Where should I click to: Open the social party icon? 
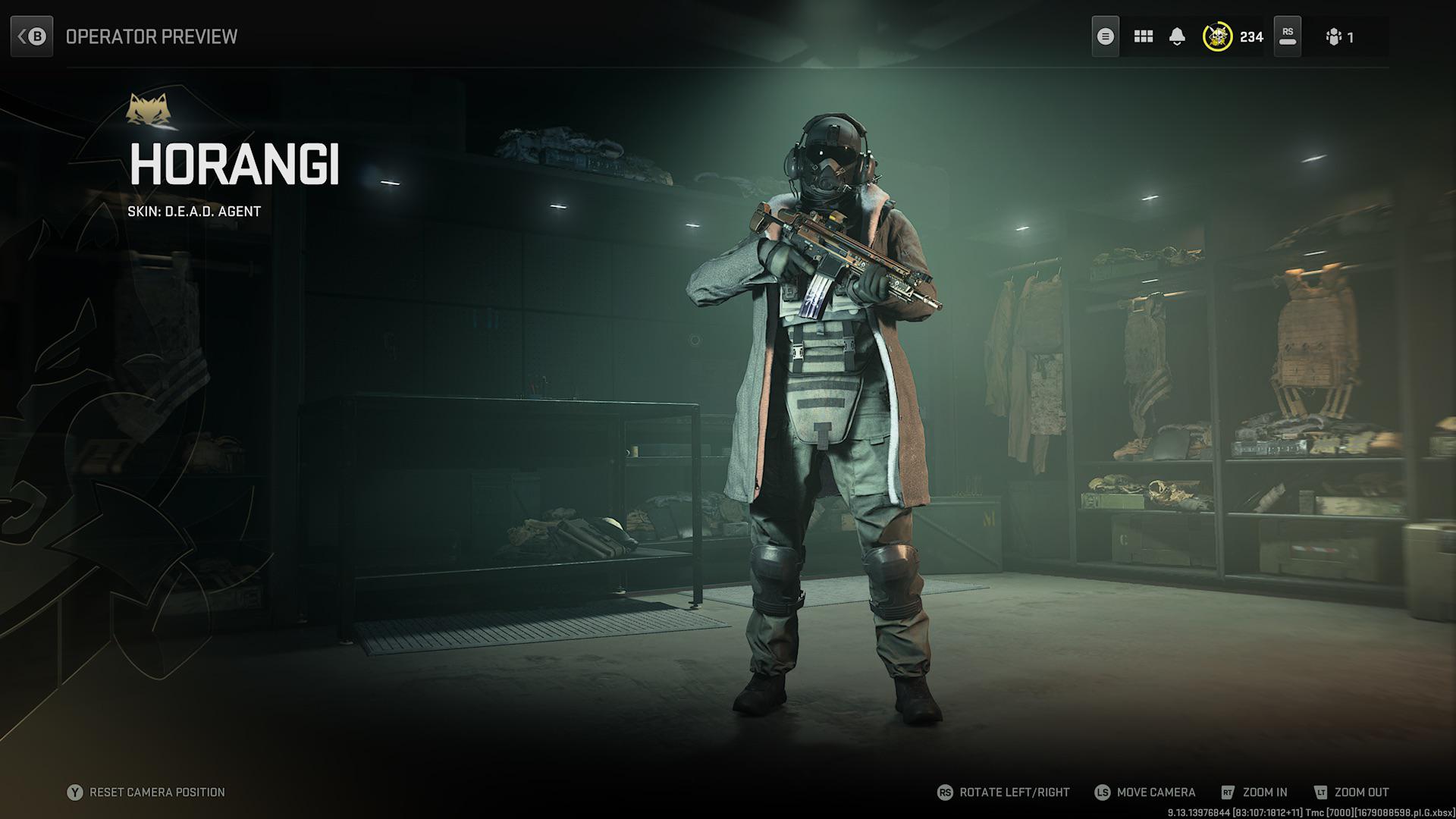point(1334,37)
